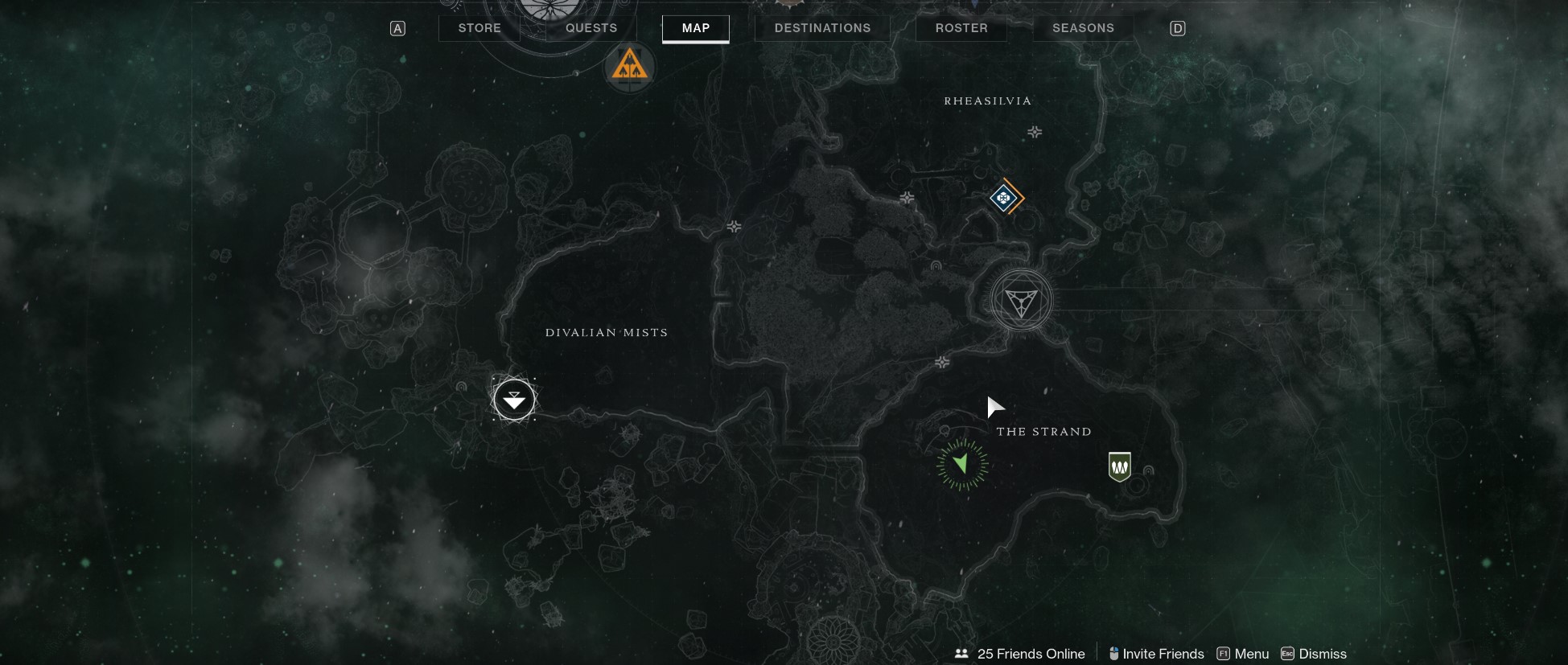Switch to the ROSTER tab
The image size is (1568, 665).
[x=961, y=27]
